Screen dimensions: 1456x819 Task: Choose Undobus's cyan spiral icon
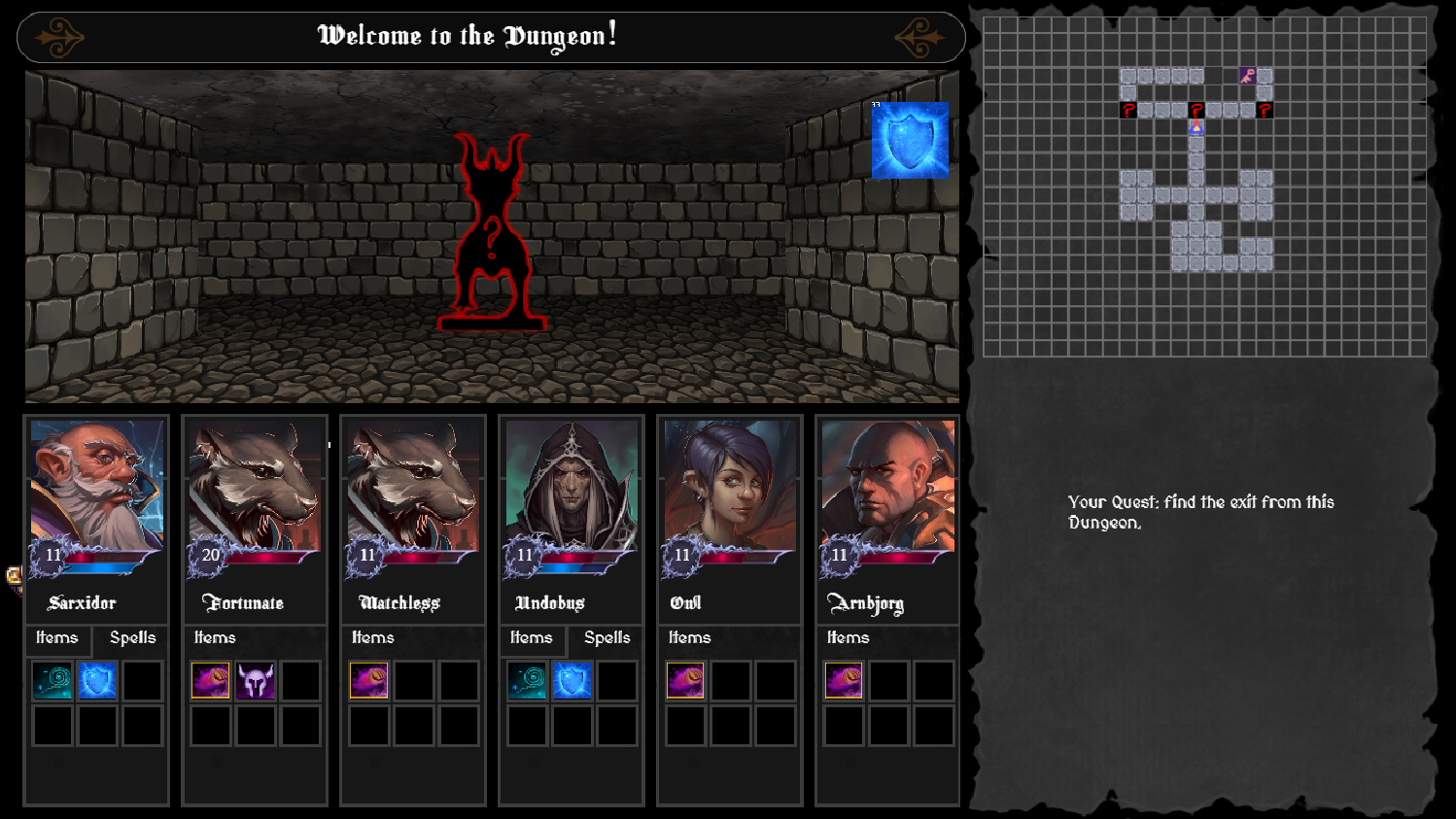click(527, 681)
